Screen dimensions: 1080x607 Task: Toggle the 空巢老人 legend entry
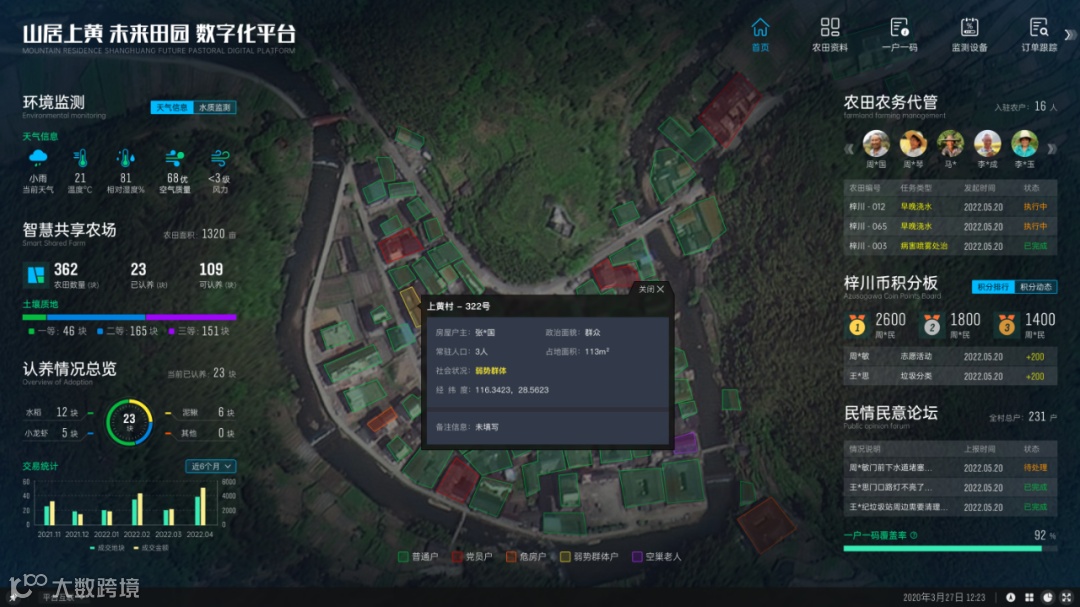tap(656, 556)
